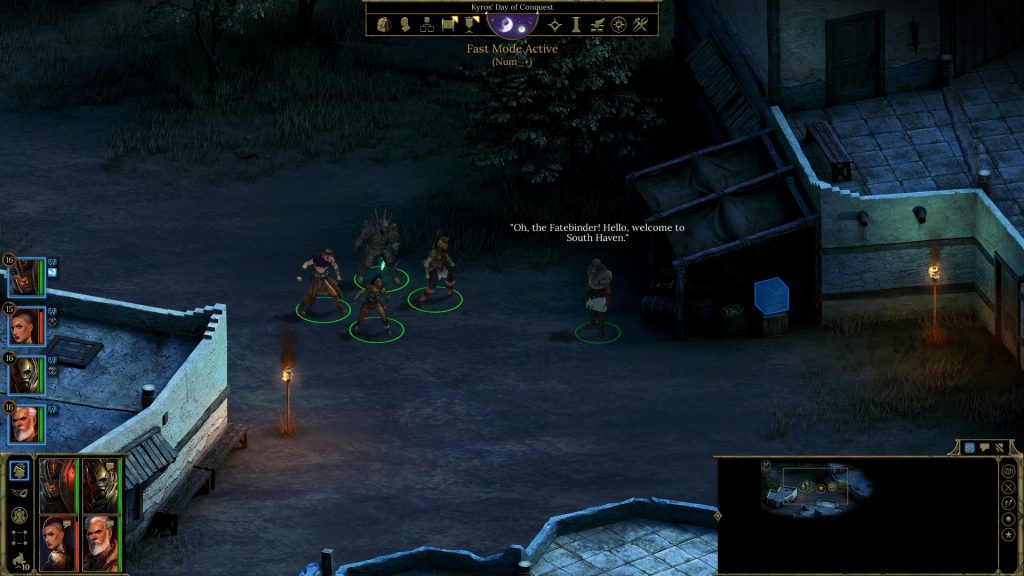Switch to the blue map tab
Screen dimensions: 1024x576
pos(969,447)
